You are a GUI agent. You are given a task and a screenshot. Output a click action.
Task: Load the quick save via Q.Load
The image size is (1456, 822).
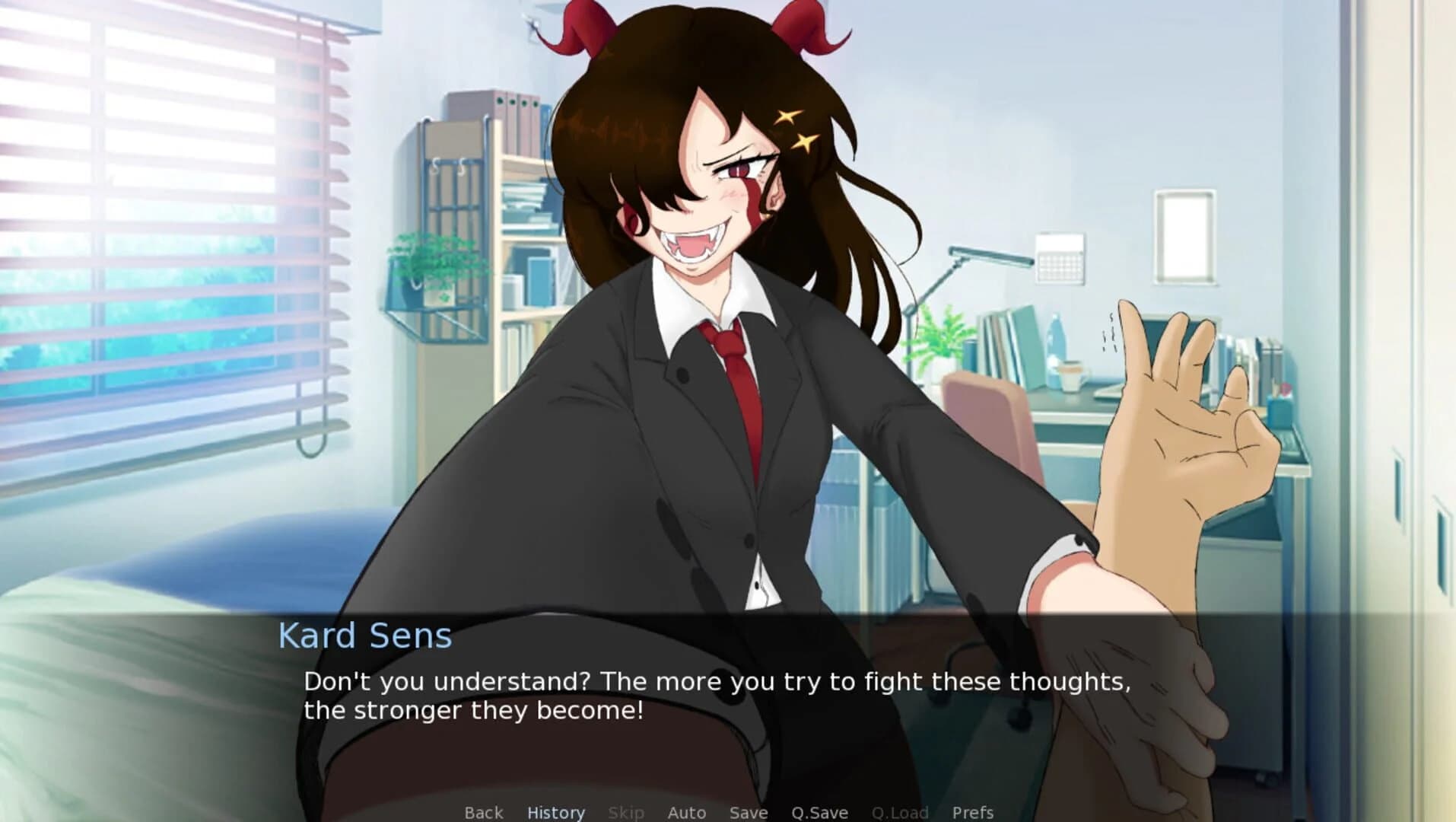pos(901,812)
